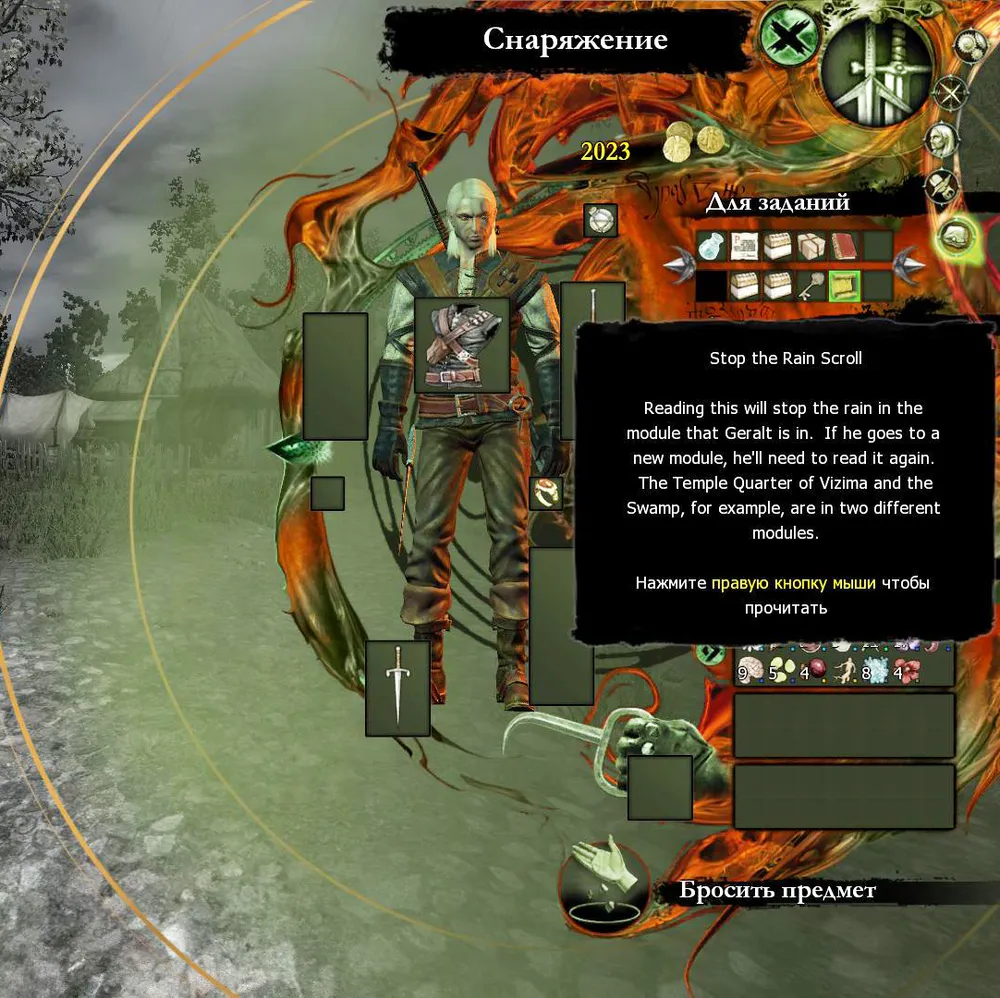Open the written letter quest item
This screenshot has width=1000, height=998.
(x=744, y=246)
